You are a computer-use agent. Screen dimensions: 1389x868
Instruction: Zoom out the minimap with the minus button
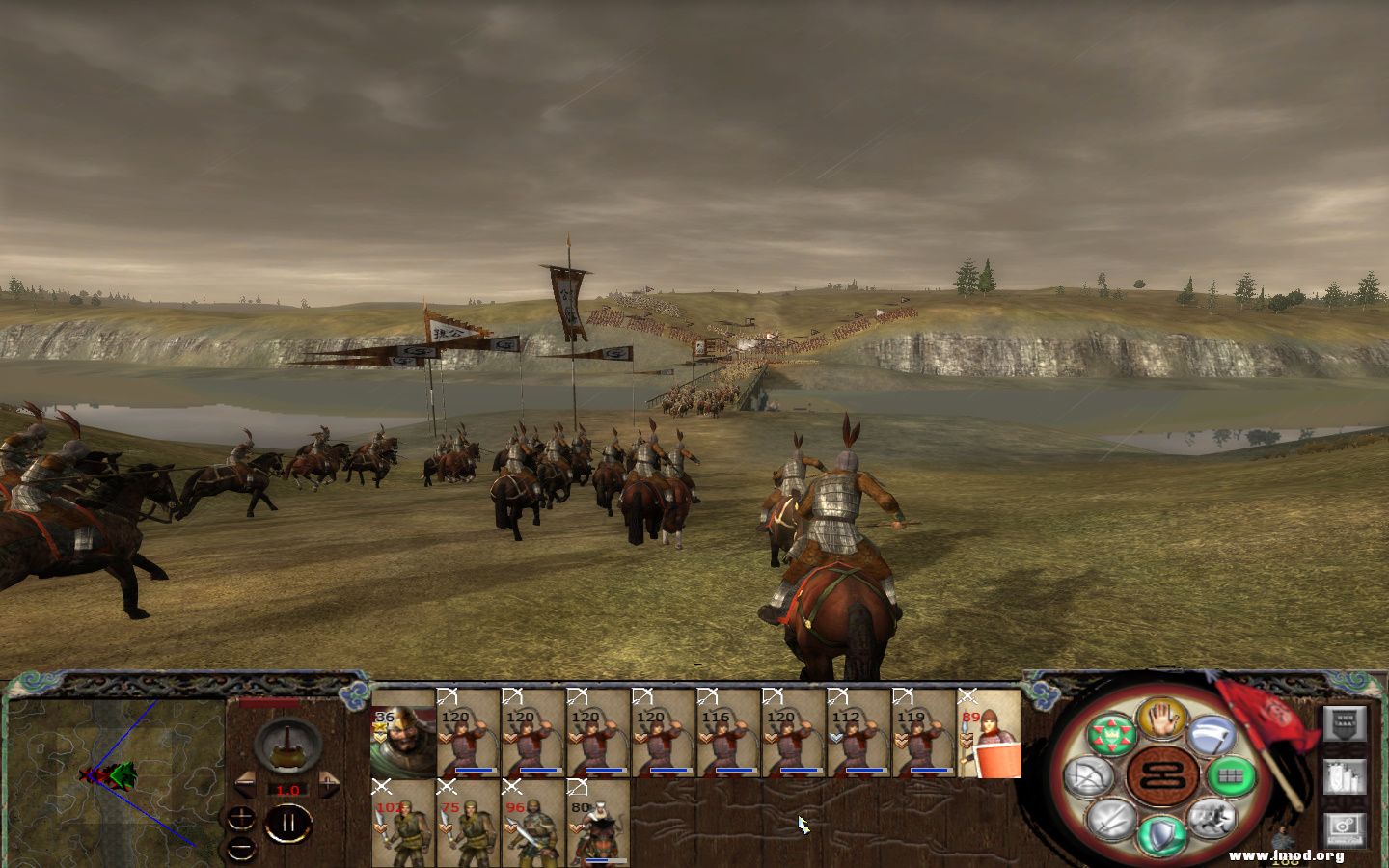click(x=240, y=849)
